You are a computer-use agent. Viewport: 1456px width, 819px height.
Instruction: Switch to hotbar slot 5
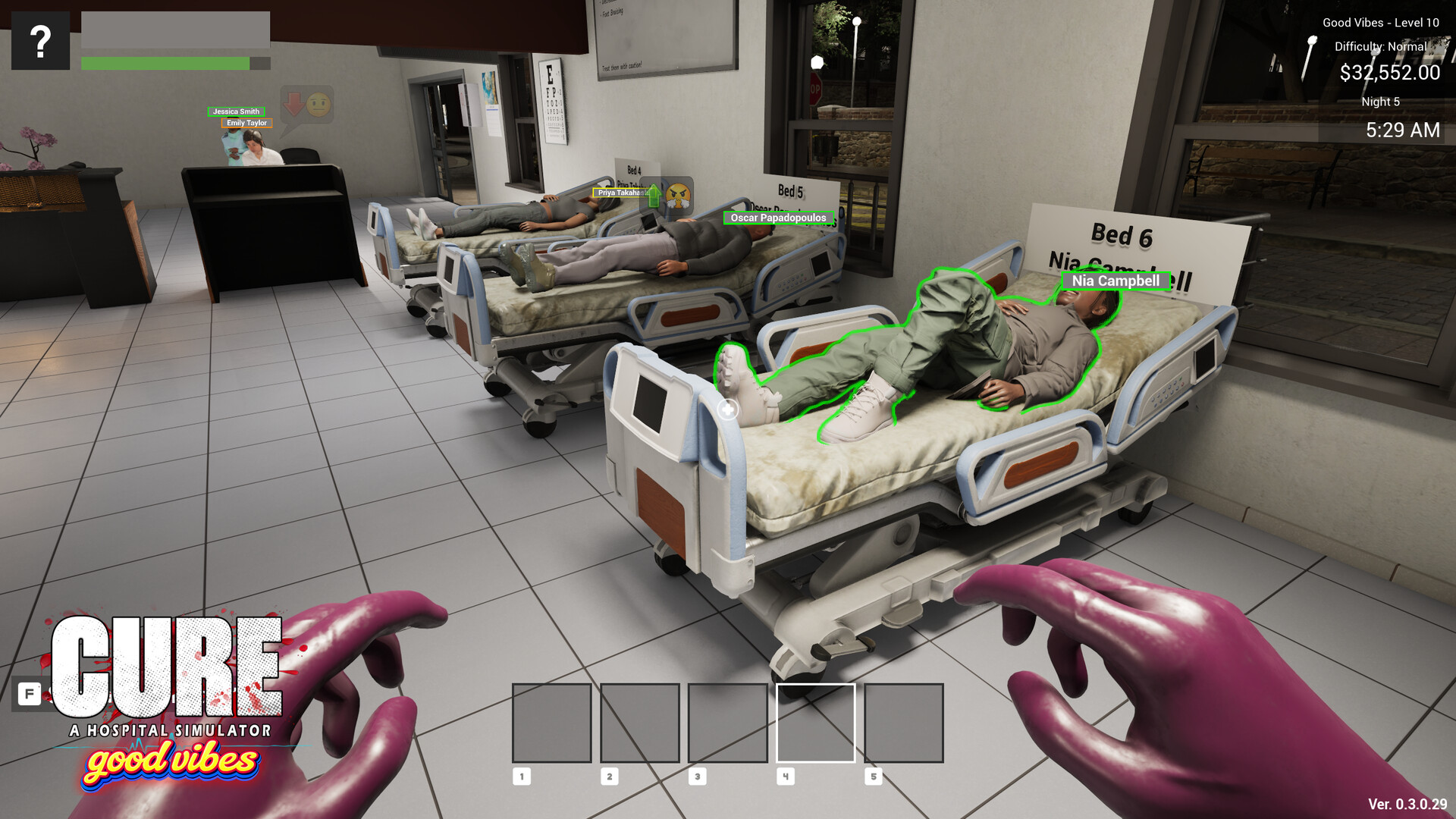click(902, 722)
